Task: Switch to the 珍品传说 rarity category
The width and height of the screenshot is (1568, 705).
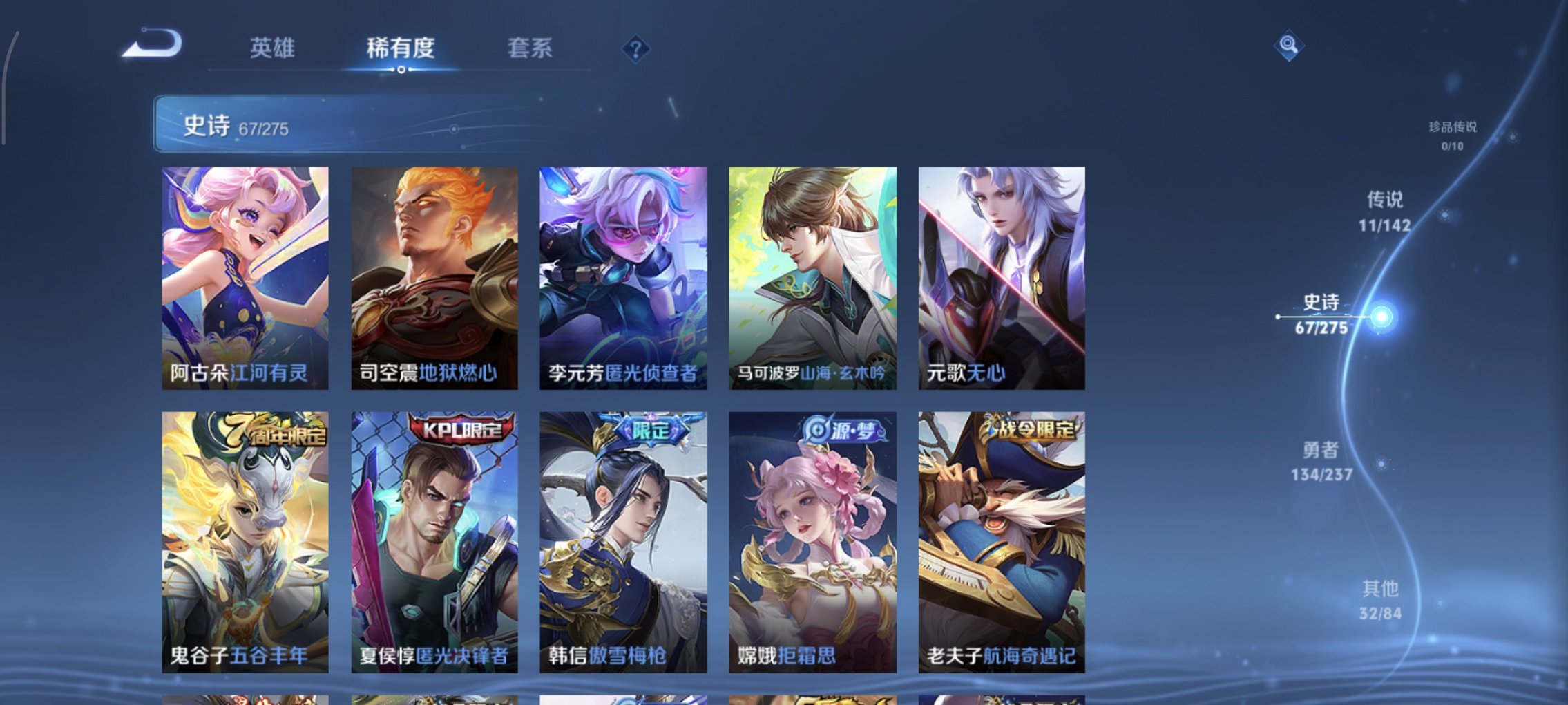Action: (1454, 135)
